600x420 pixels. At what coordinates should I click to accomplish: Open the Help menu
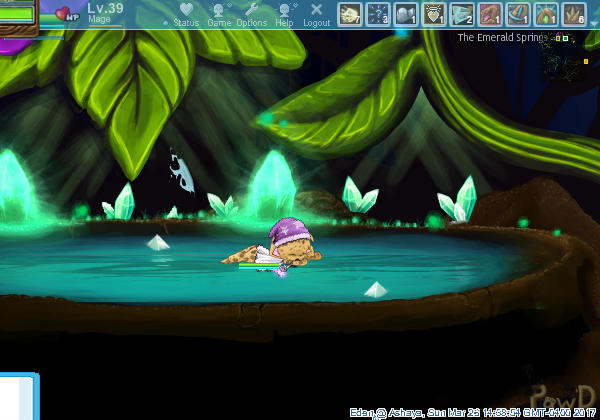pos(285,13)
